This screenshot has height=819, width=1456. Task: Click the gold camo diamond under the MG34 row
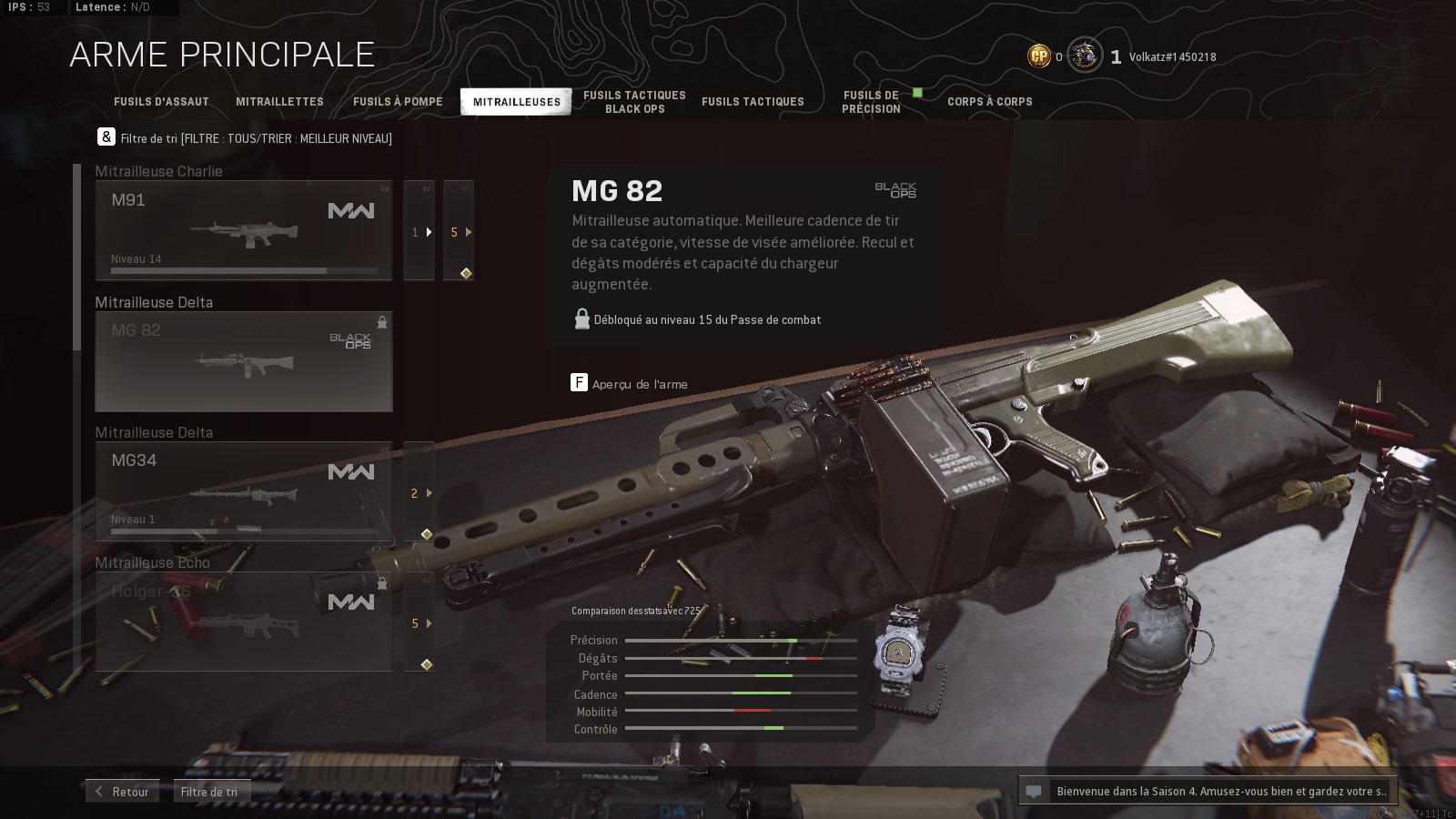pos(428,535)
